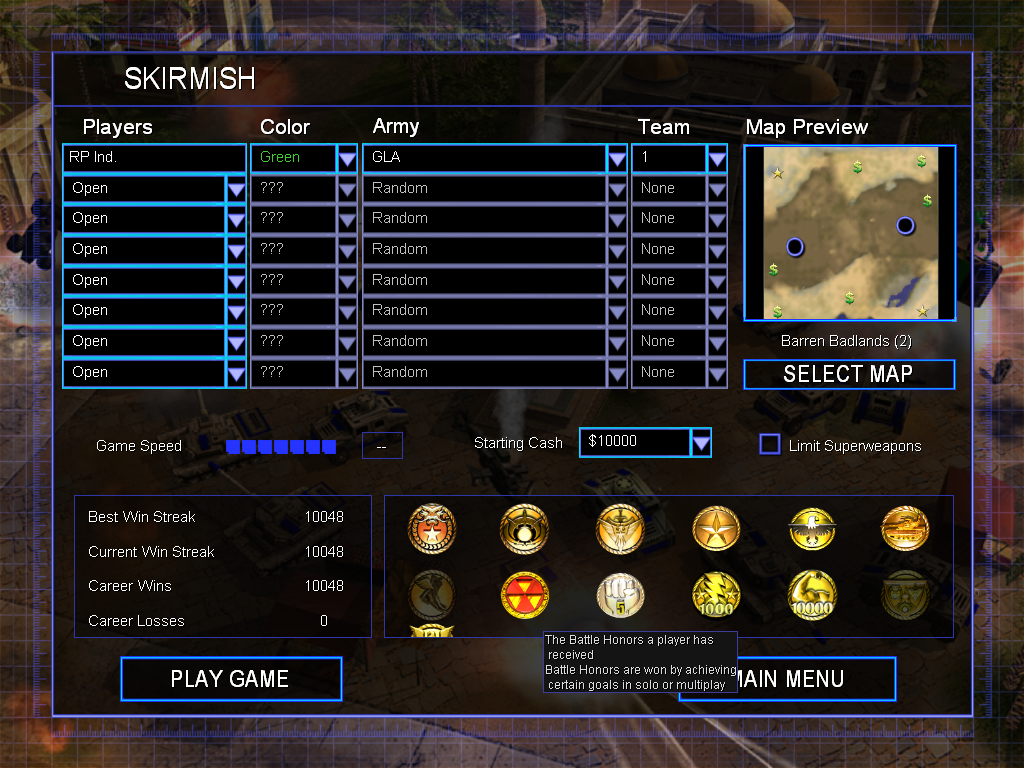
Task: Click the gold tank battle honor medal
Action: tap(905, 529)
